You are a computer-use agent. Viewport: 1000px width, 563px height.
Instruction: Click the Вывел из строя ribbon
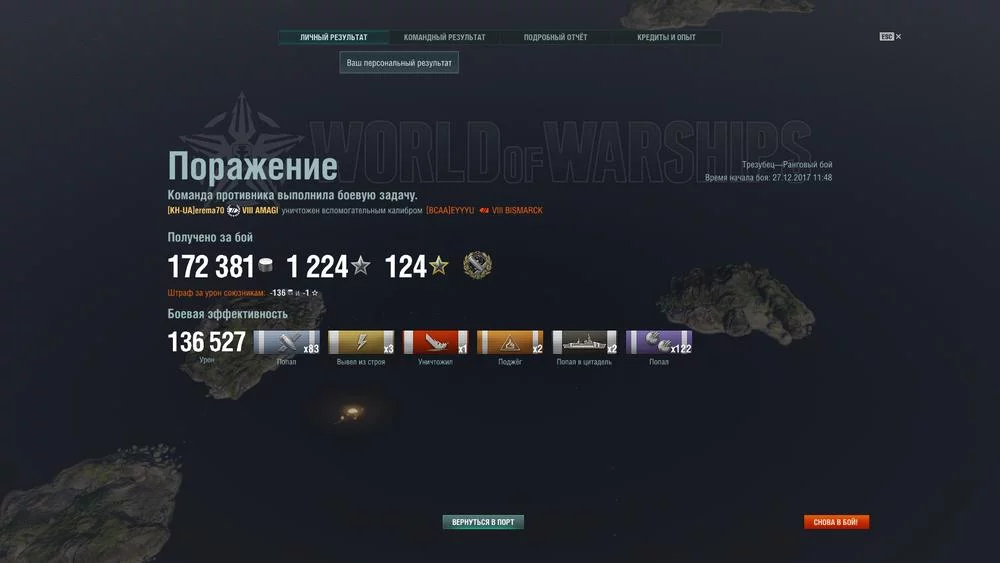pyautogui.click(x=361, y=343)
